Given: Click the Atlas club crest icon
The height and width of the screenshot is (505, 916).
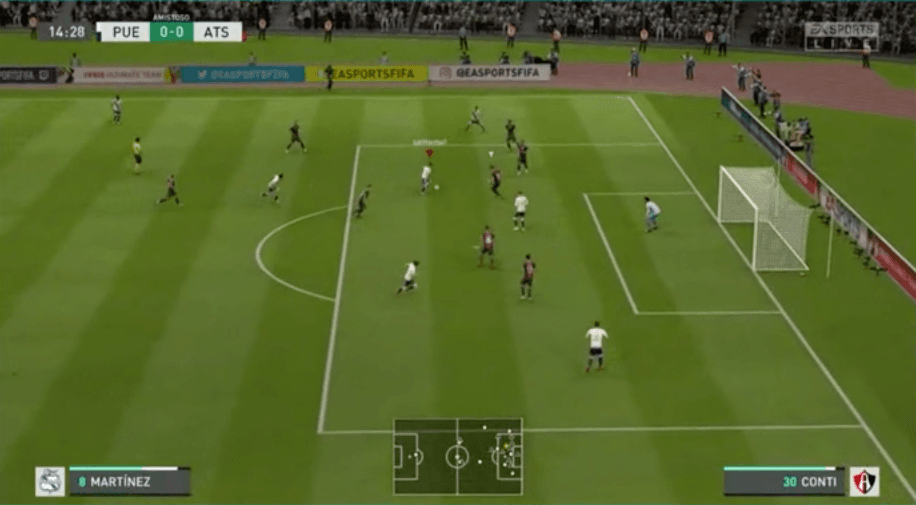Looking at the screenshot, I should [864, 481].
